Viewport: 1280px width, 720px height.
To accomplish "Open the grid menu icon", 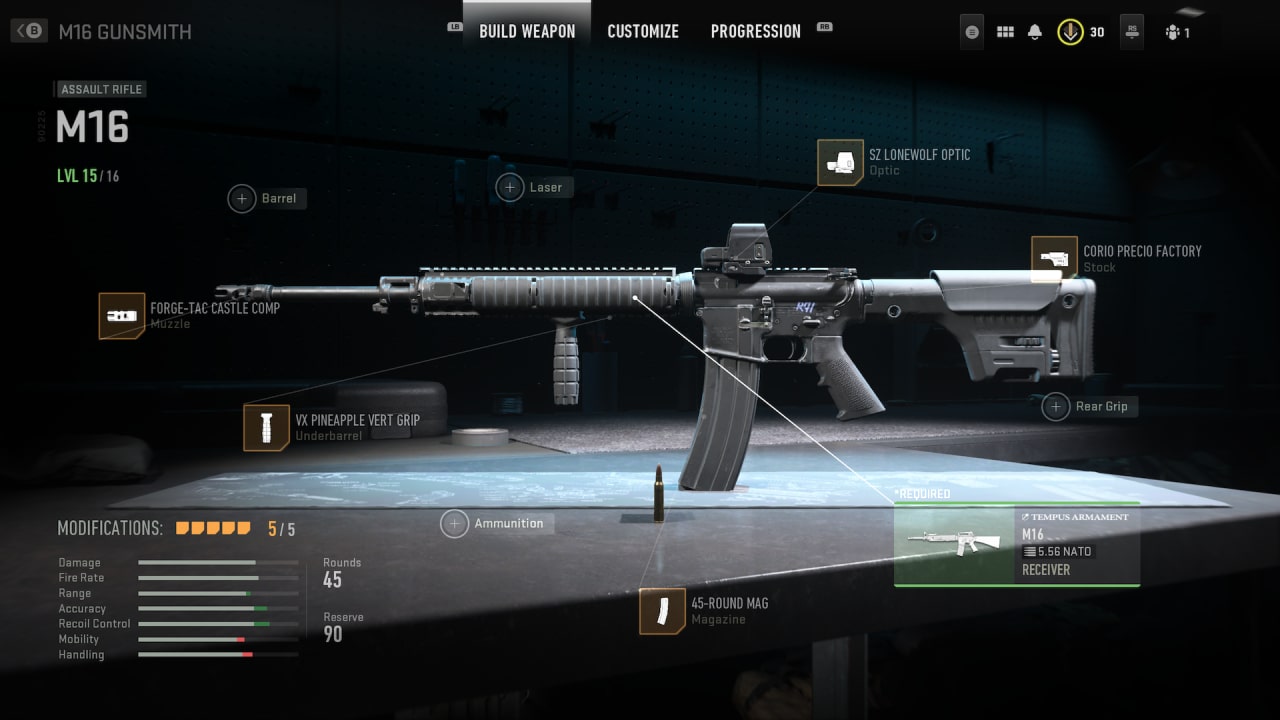I will click(x=1005, y=32).
